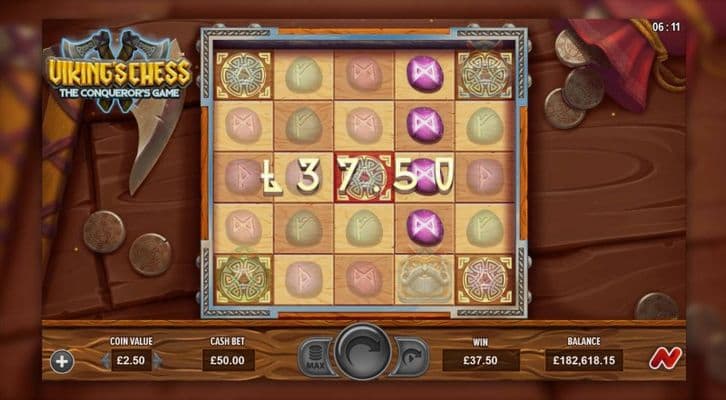Decrease the coin value

point(106,360)
